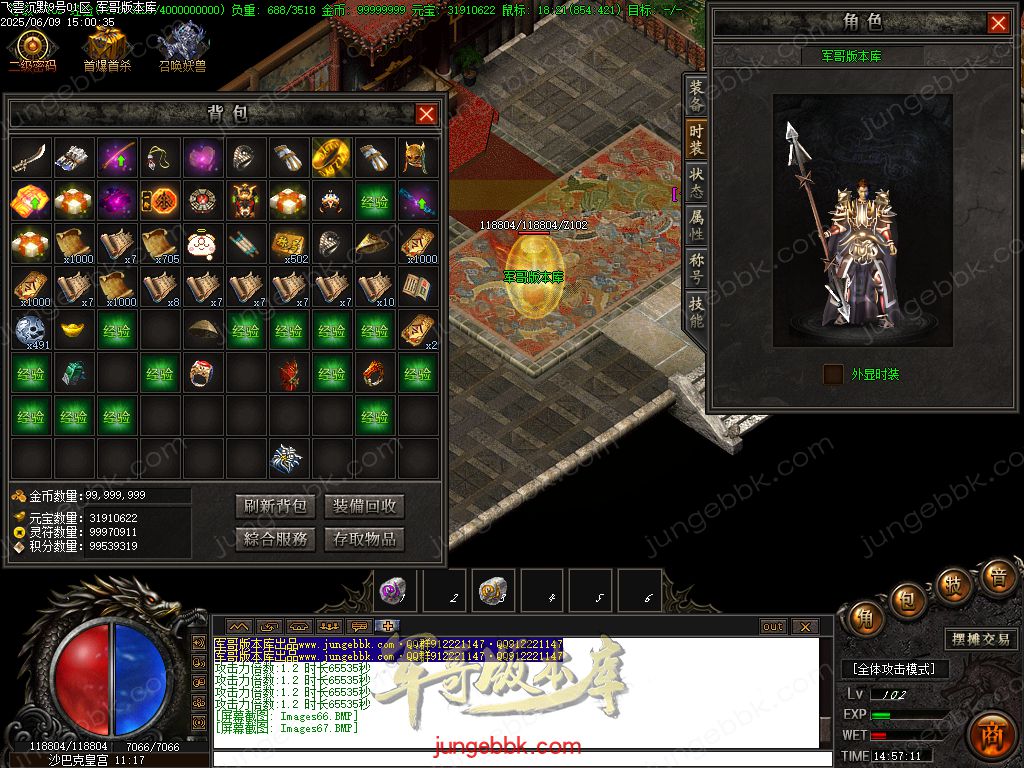Close the character panel

[998, 23]
